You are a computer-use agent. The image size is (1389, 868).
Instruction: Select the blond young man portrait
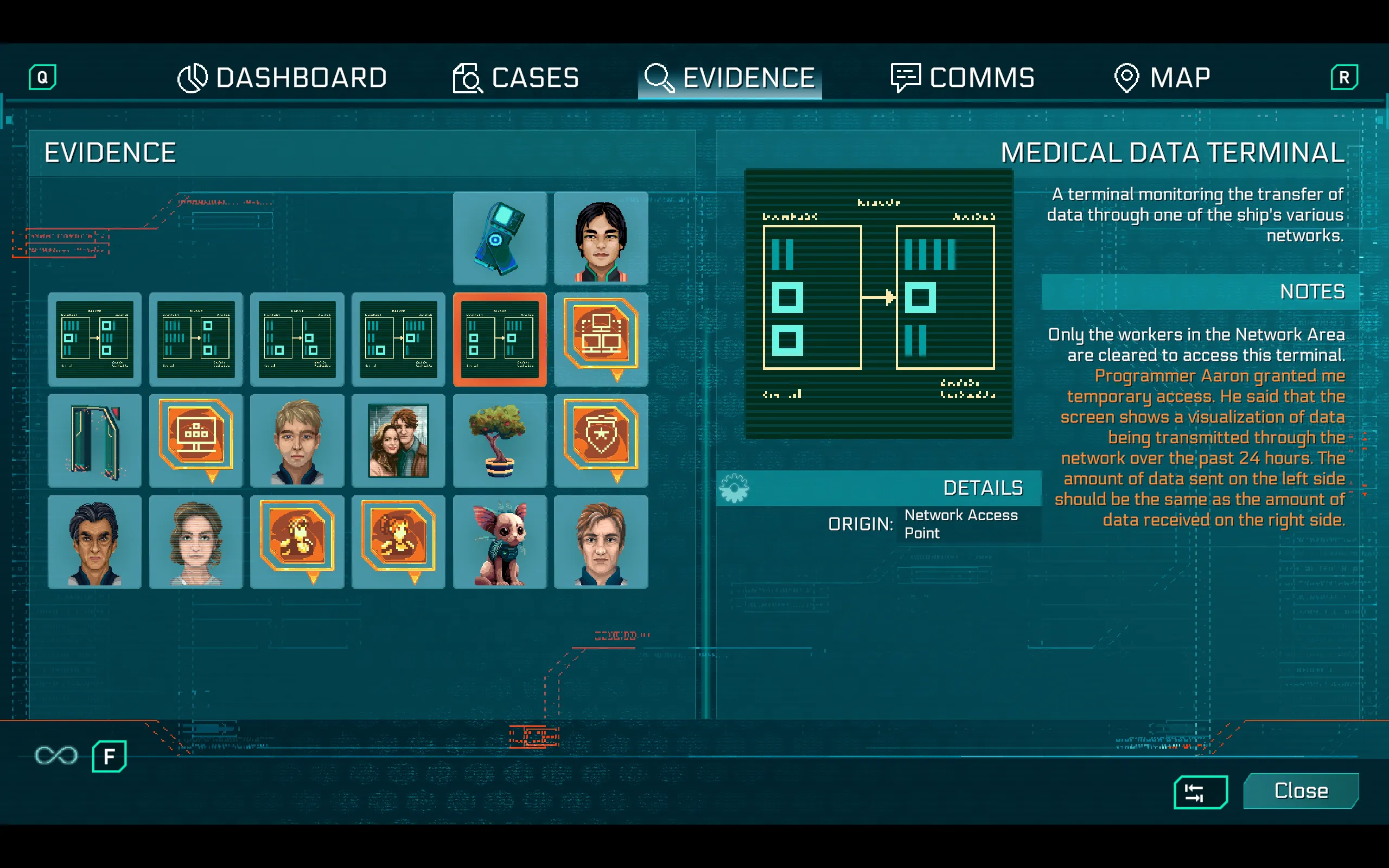coord(297,441)
